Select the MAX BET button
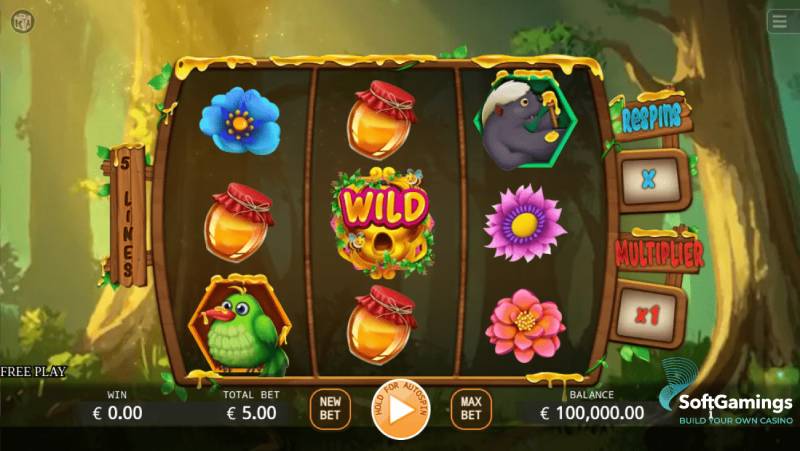Viewport: 800px width, 451px height. pyautogui.click(x=471, y=407)
